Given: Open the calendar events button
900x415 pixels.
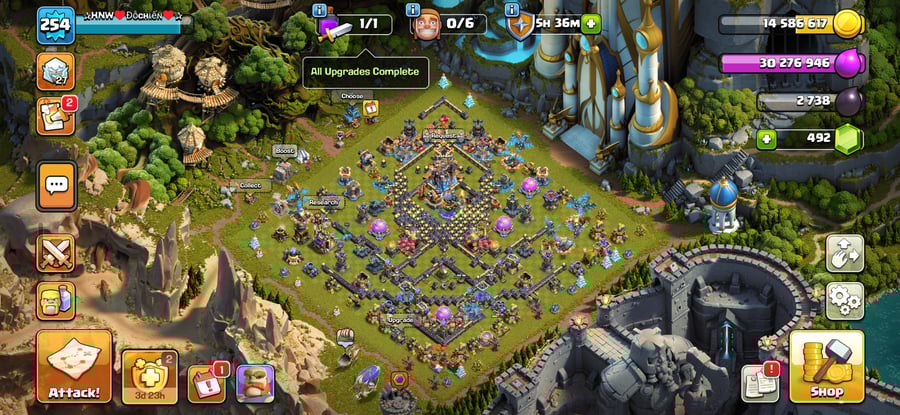Looking at the screenshot, I should pos(206,383).
